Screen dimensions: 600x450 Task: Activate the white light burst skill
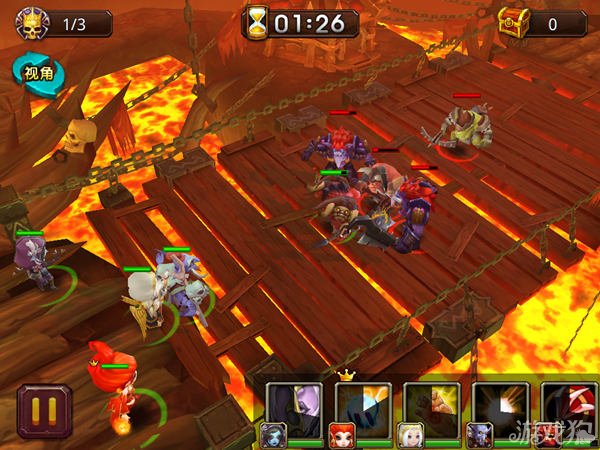[x=499, y=407]
